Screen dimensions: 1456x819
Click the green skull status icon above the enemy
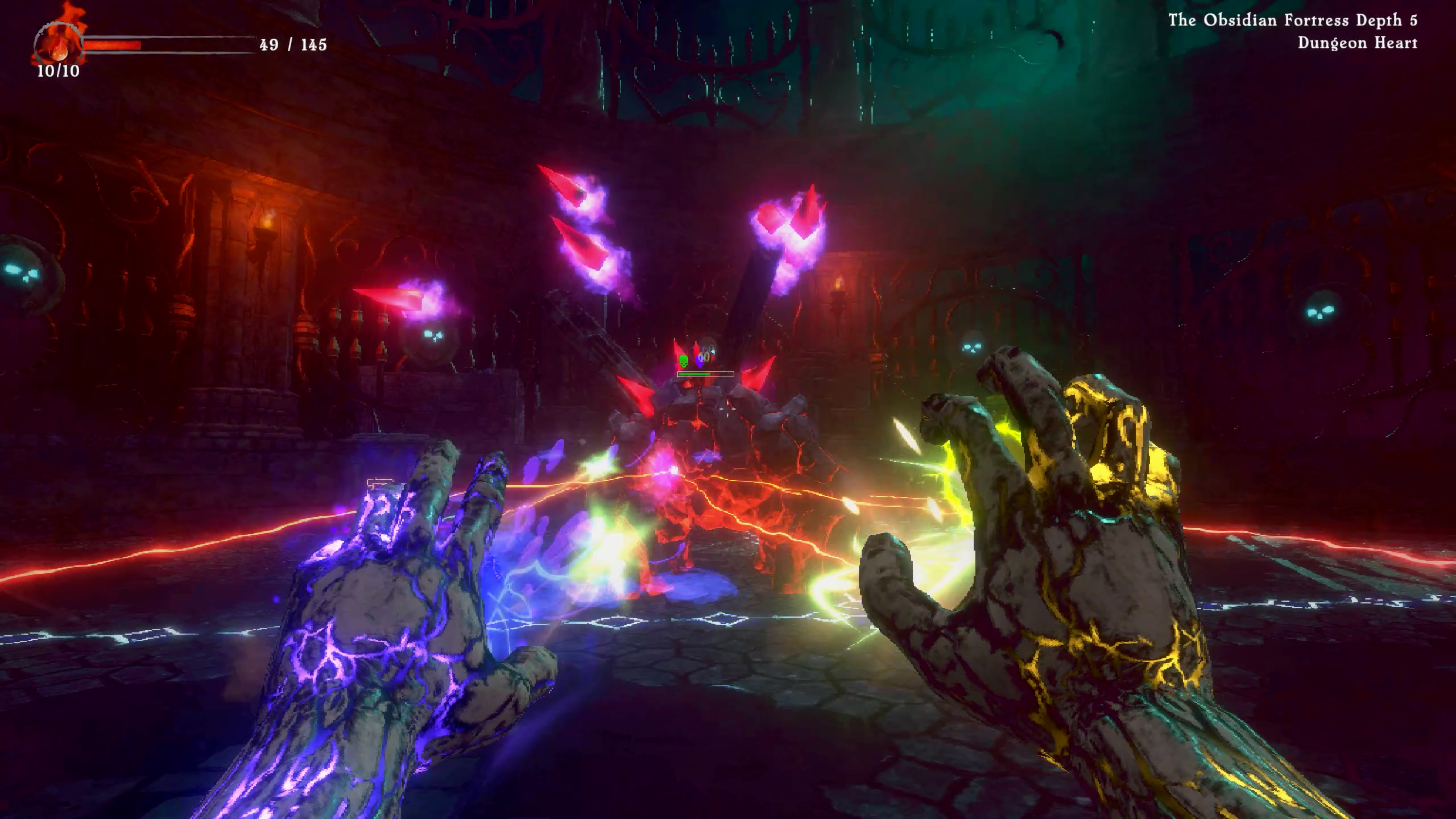point(684,361)
